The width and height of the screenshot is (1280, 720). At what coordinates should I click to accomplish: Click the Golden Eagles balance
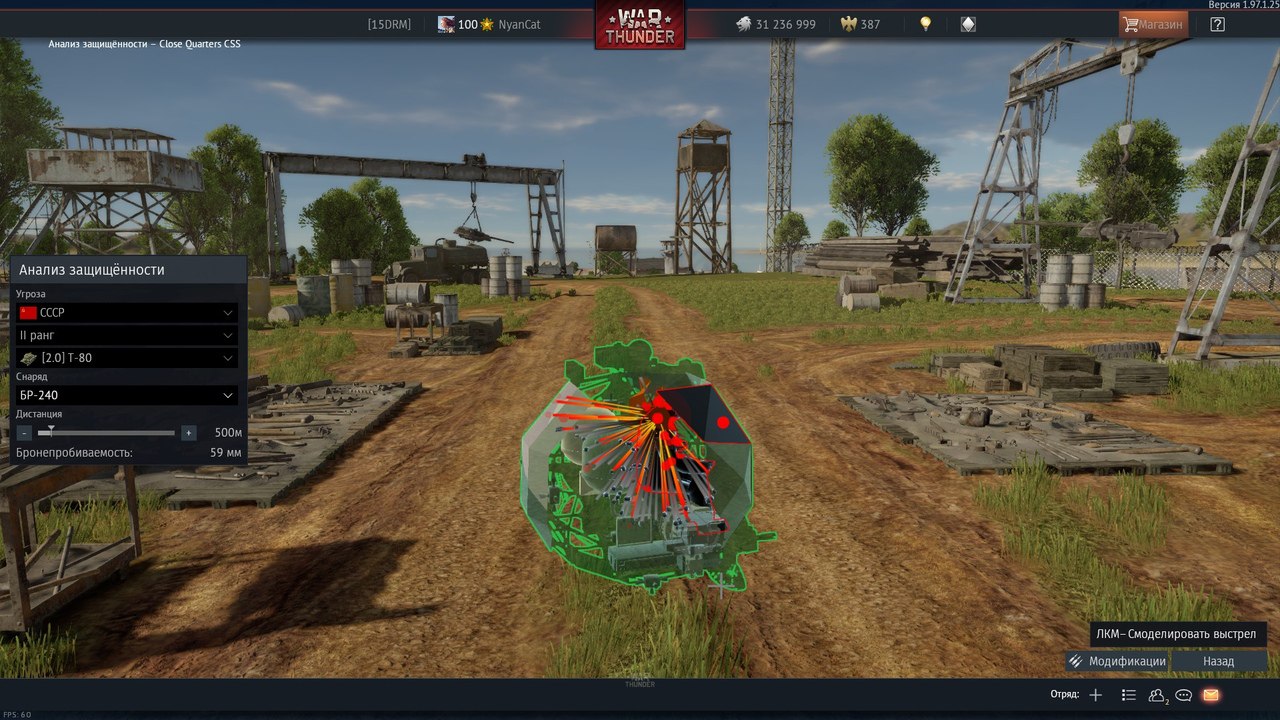(x=861, y=24)
